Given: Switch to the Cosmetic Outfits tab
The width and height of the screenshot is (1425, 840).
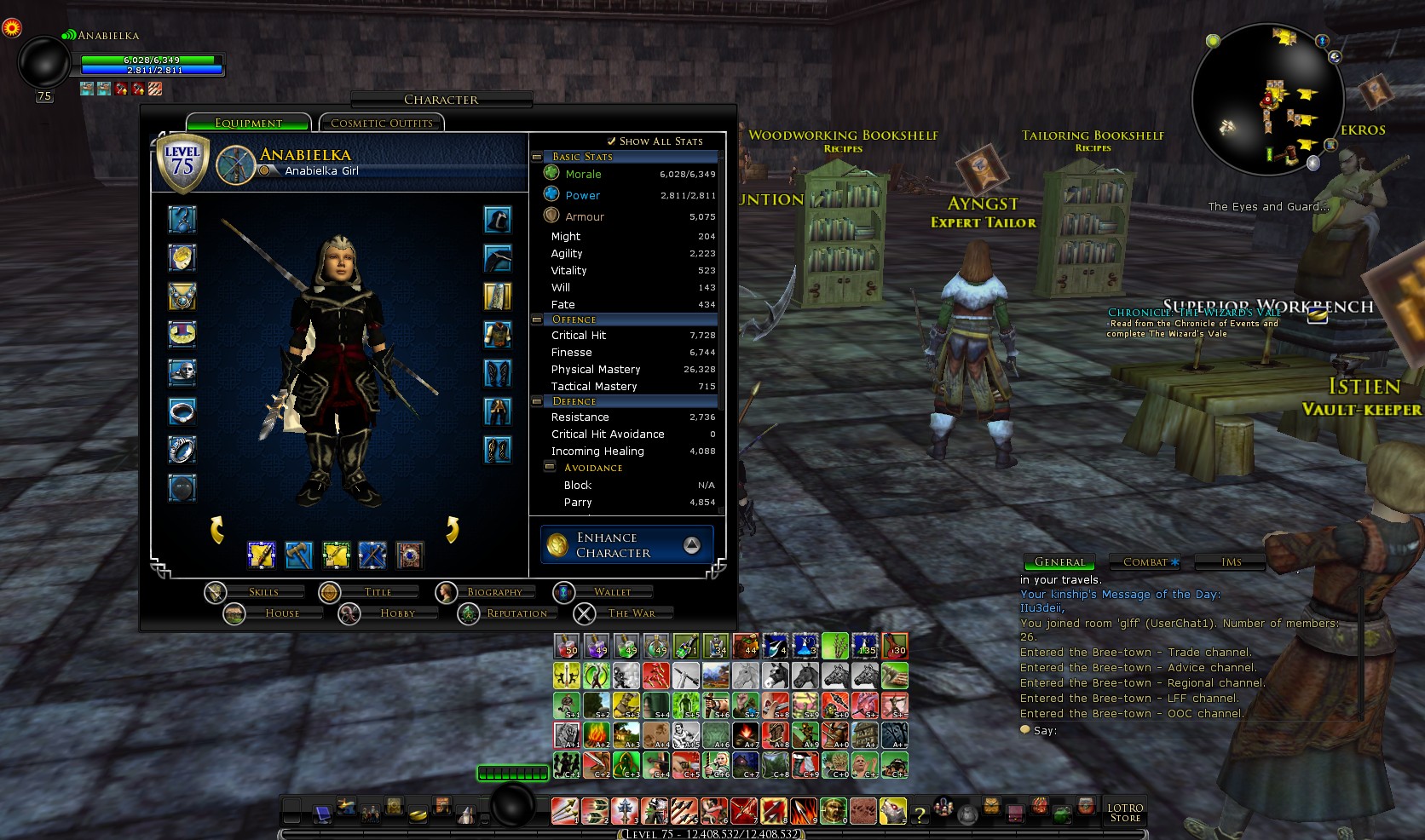Looking at the screenshot, I should (381, 124).
